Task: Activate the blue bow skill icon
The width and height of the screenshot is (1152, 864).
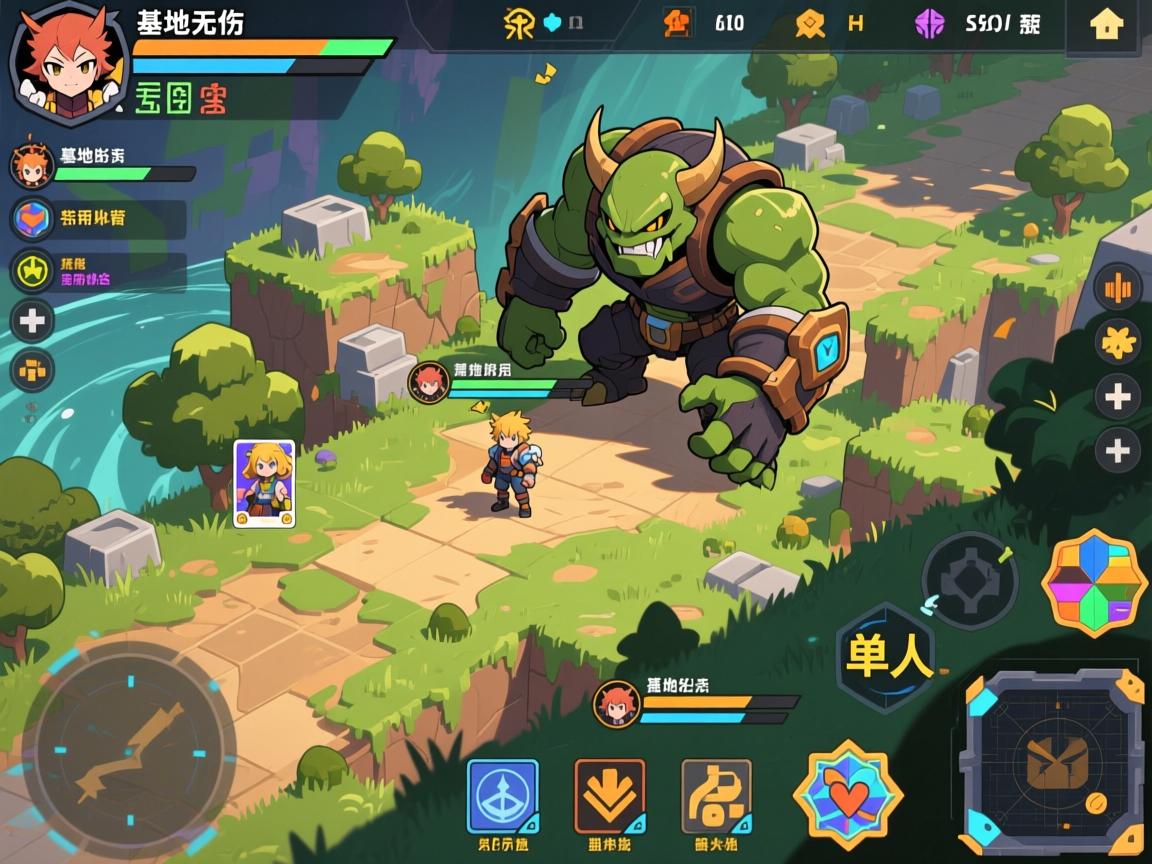Action: coord(503,797)
